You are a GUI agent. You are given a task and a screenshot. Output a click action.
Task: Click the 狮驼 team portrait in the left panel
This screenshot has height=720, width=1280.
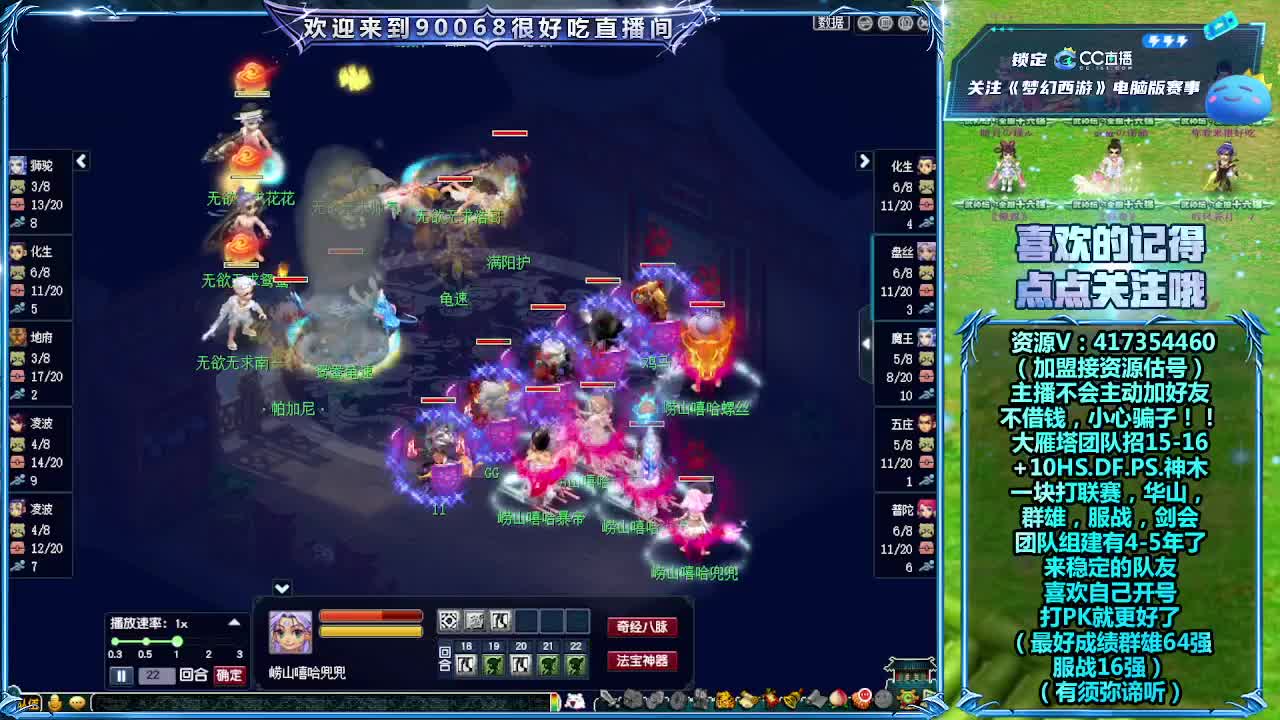(x=18, y=166)
